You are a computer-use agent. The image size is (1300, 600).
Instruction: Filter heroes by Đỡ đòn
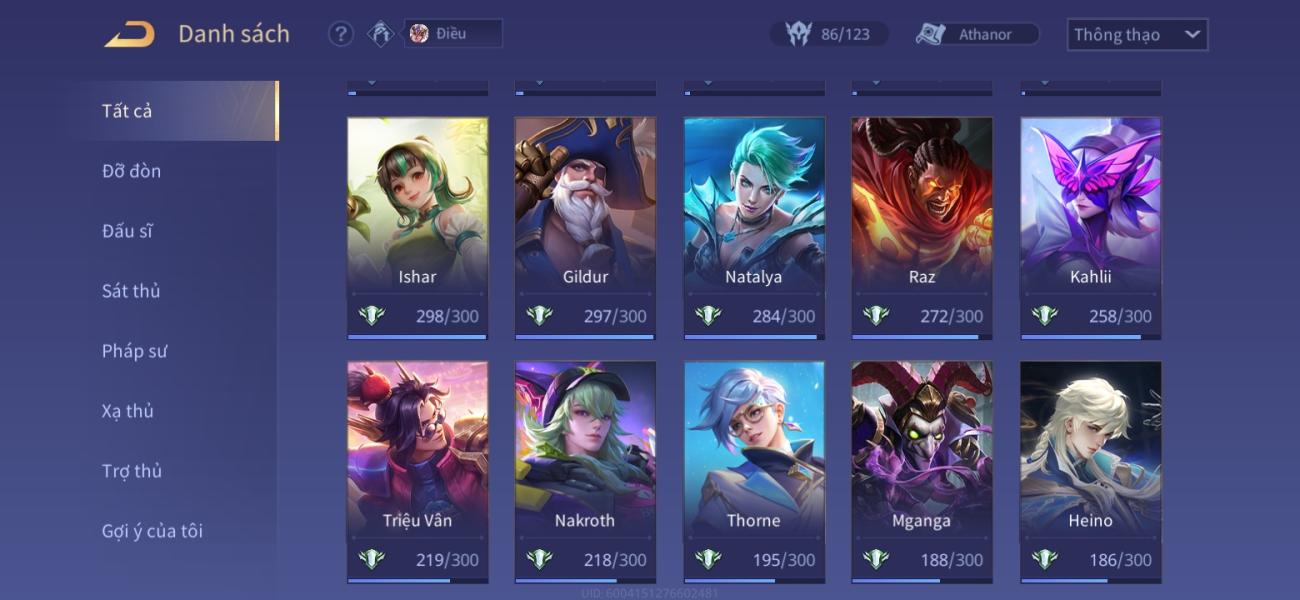coord(131,171)
